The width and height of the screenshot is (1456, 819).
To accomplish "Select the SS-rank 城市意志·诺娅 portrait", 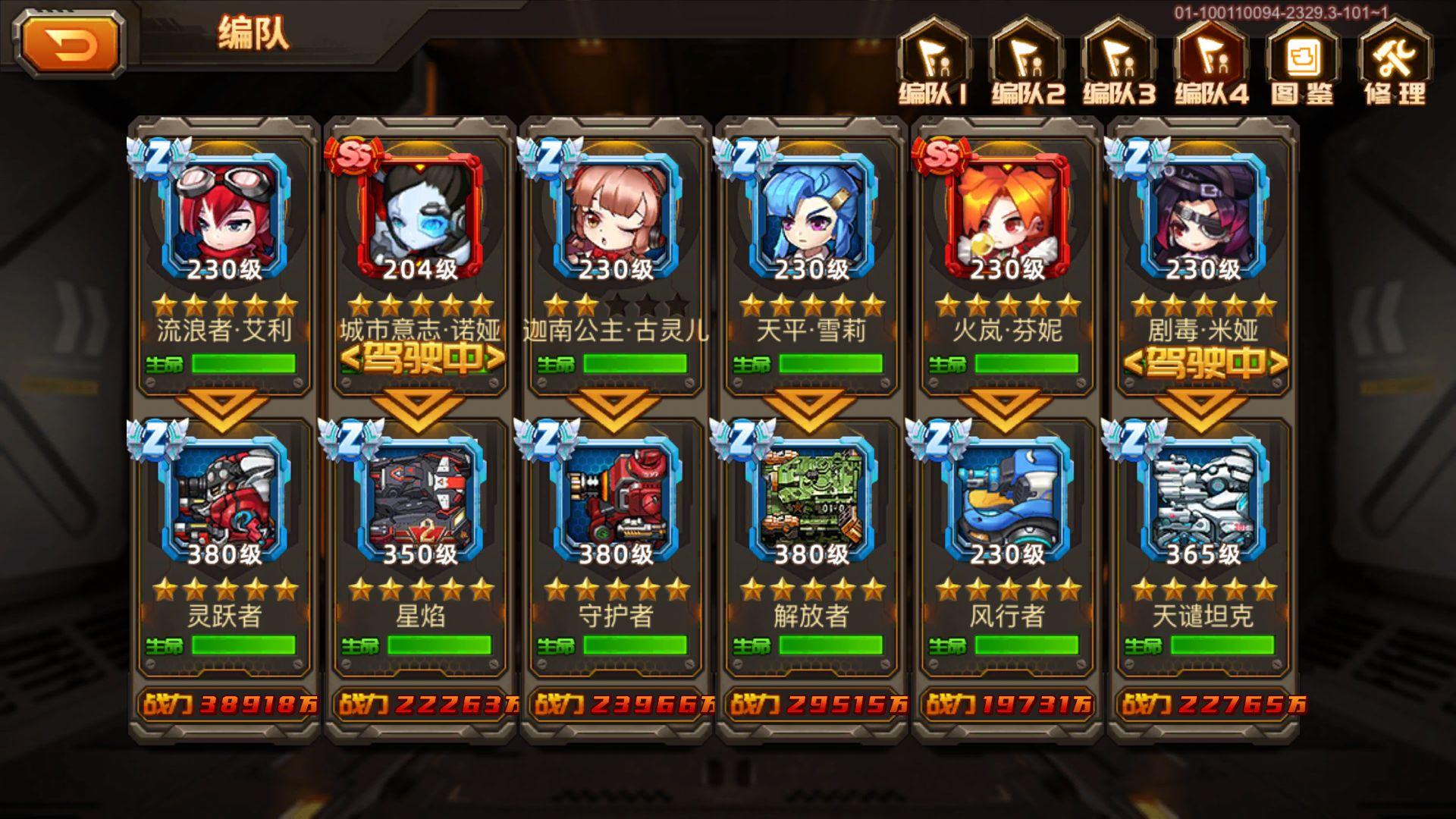I will coord(419,212).
